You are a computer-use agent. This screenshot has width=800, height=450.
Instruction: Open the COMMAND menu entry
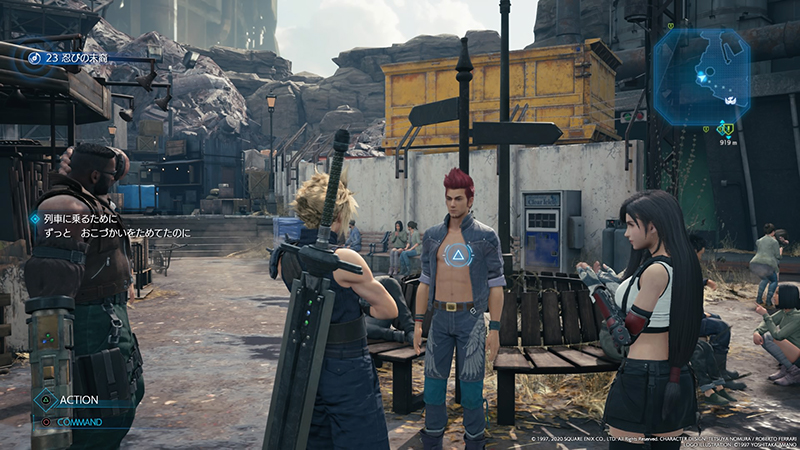point(80,422)
